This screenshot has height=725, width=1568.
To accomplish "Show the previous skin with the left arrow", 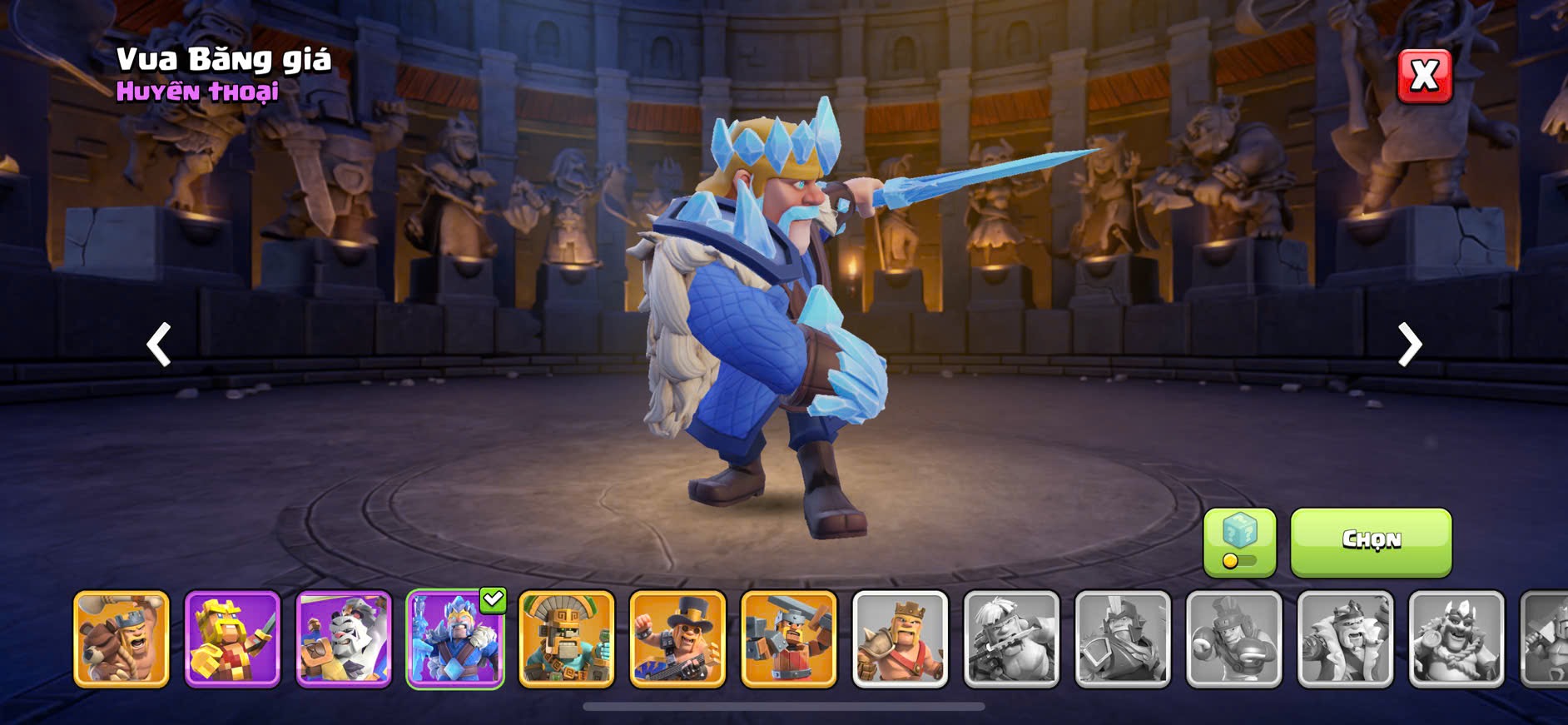I will [159, 344].
